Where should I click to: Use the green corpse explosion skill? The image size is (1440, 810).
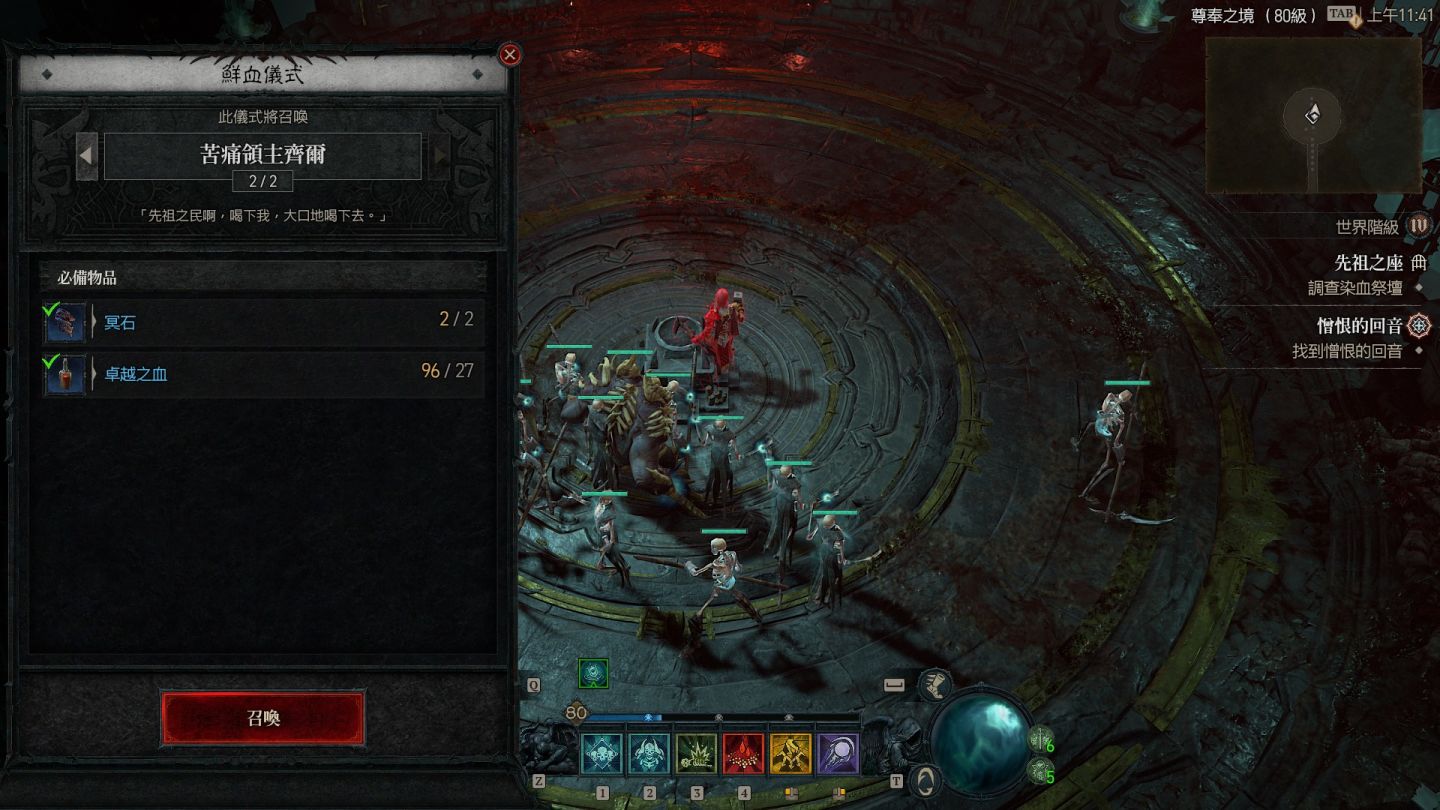pyautogui.click(x=696, y=754)
